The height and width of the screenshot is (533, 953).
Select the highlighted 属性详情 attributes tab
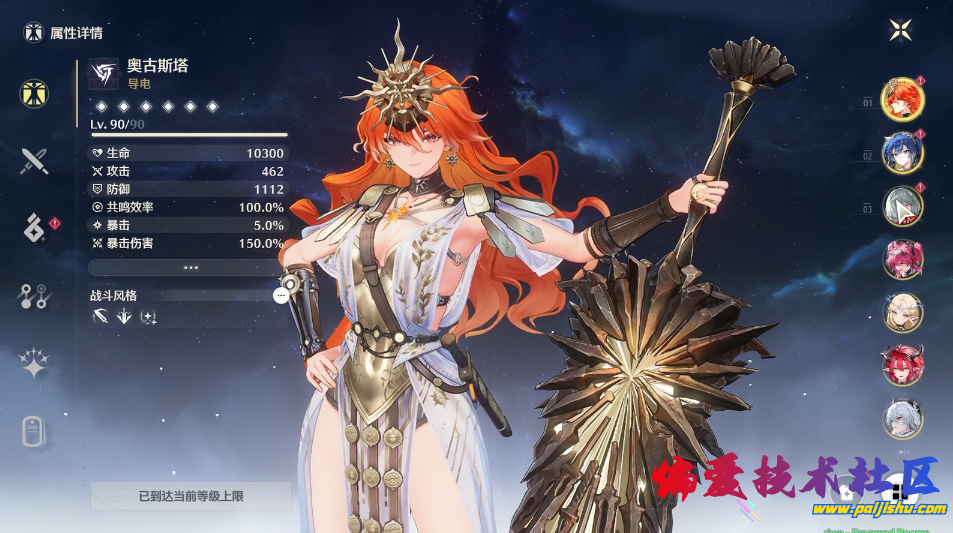tap(35, 93)
